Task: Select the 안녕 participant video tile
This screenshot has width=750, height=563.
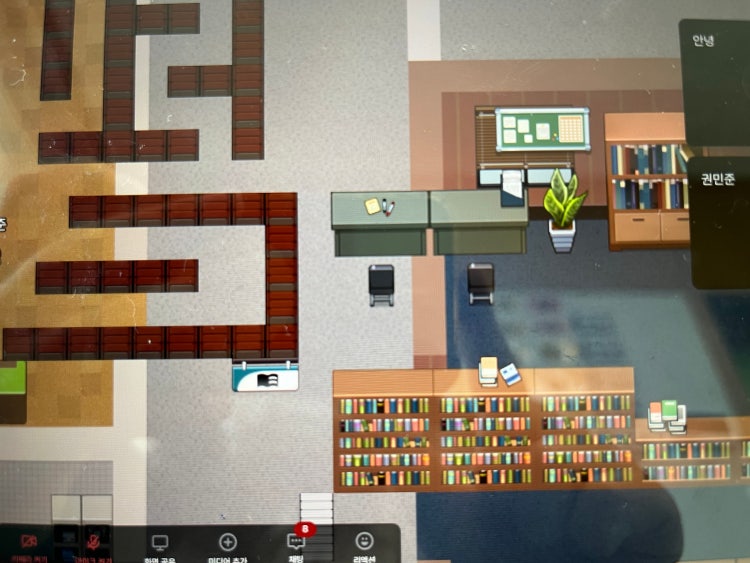Action: point(716,85)
